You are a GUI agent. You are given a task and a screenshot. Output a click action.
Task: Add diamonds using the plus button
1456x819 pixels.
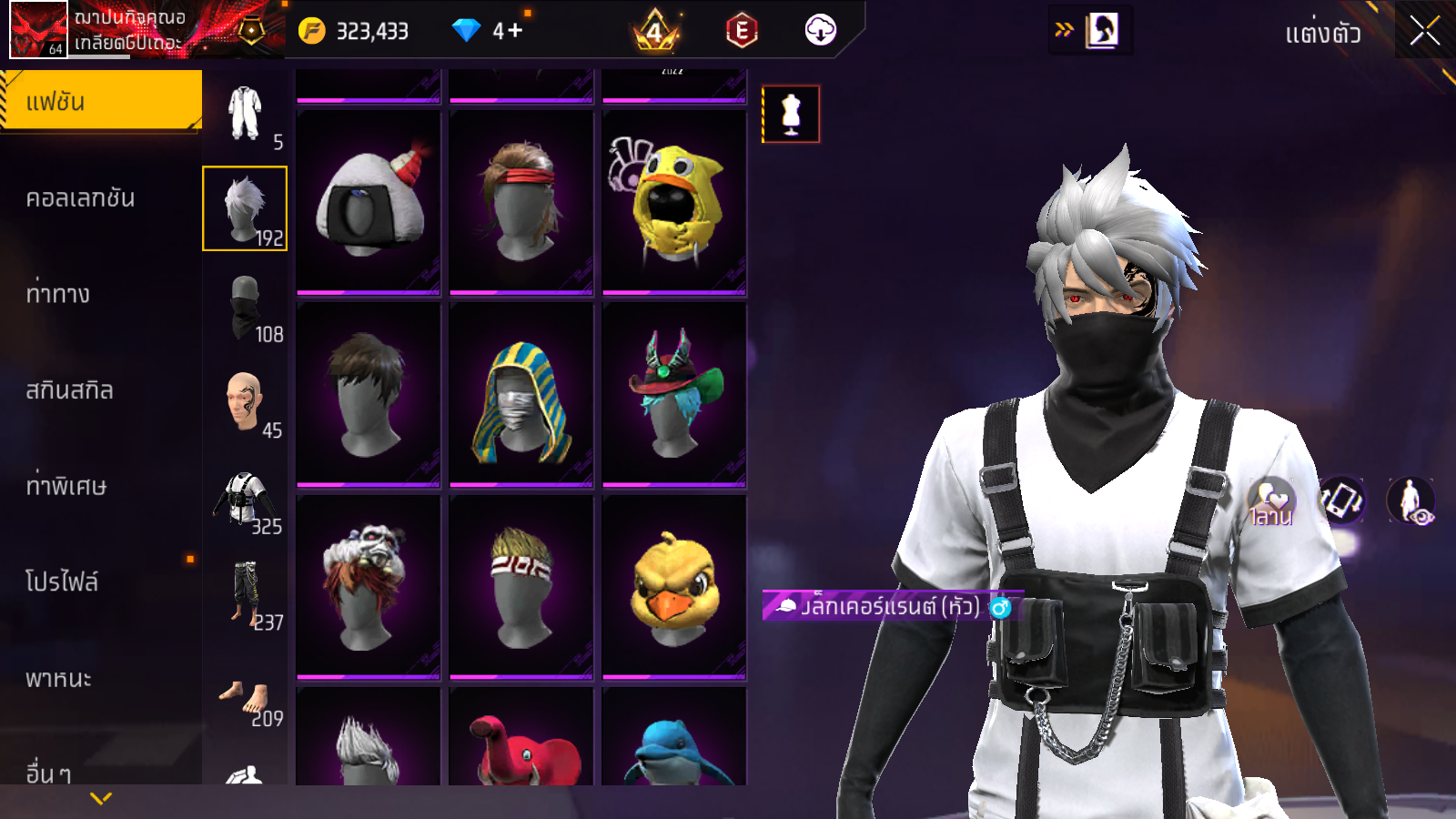(x=515, y=31)
